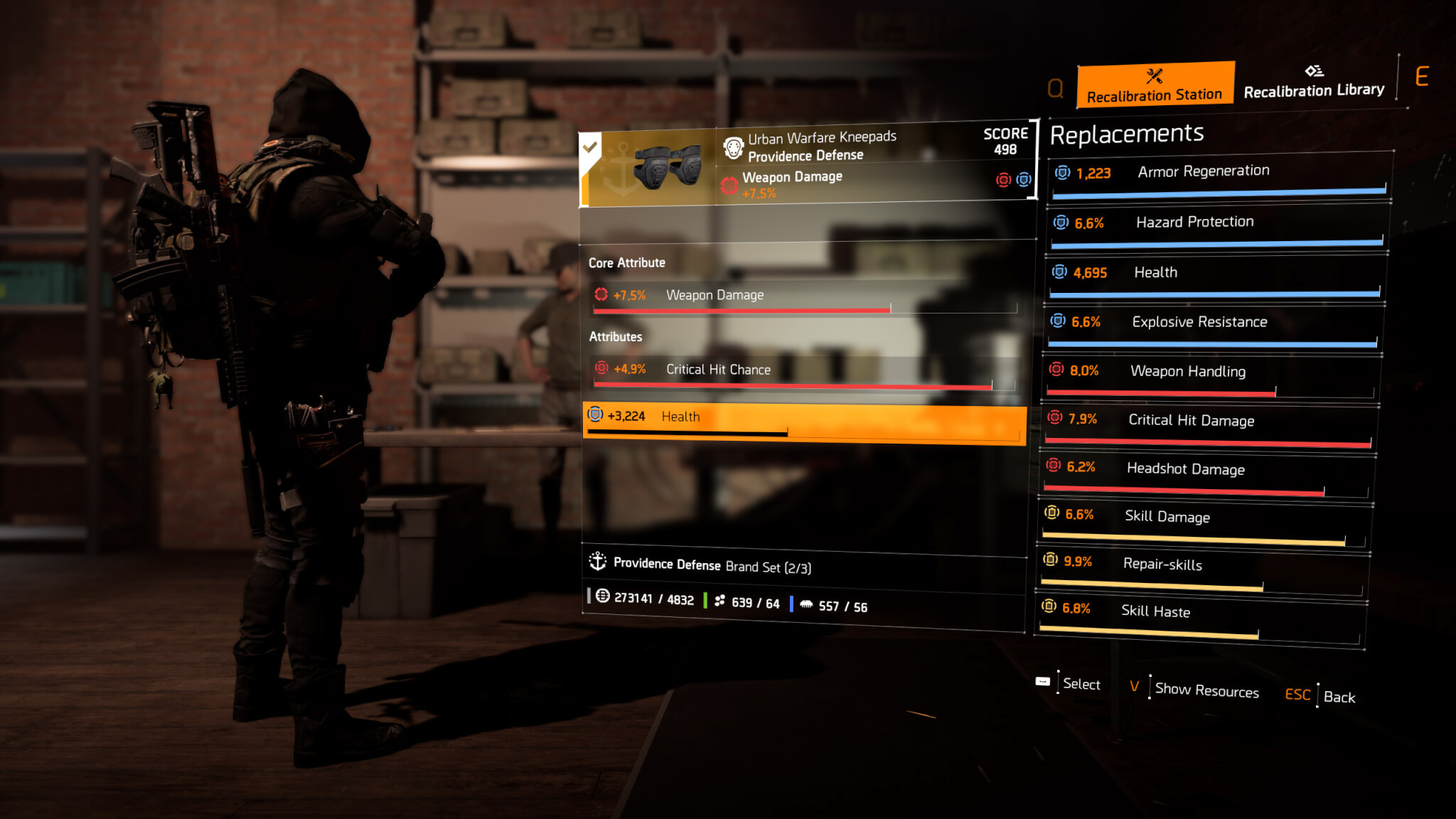Viewport: 1456px width, 819px height.
Task: Click the Select button
Action: coord(1081,684)
